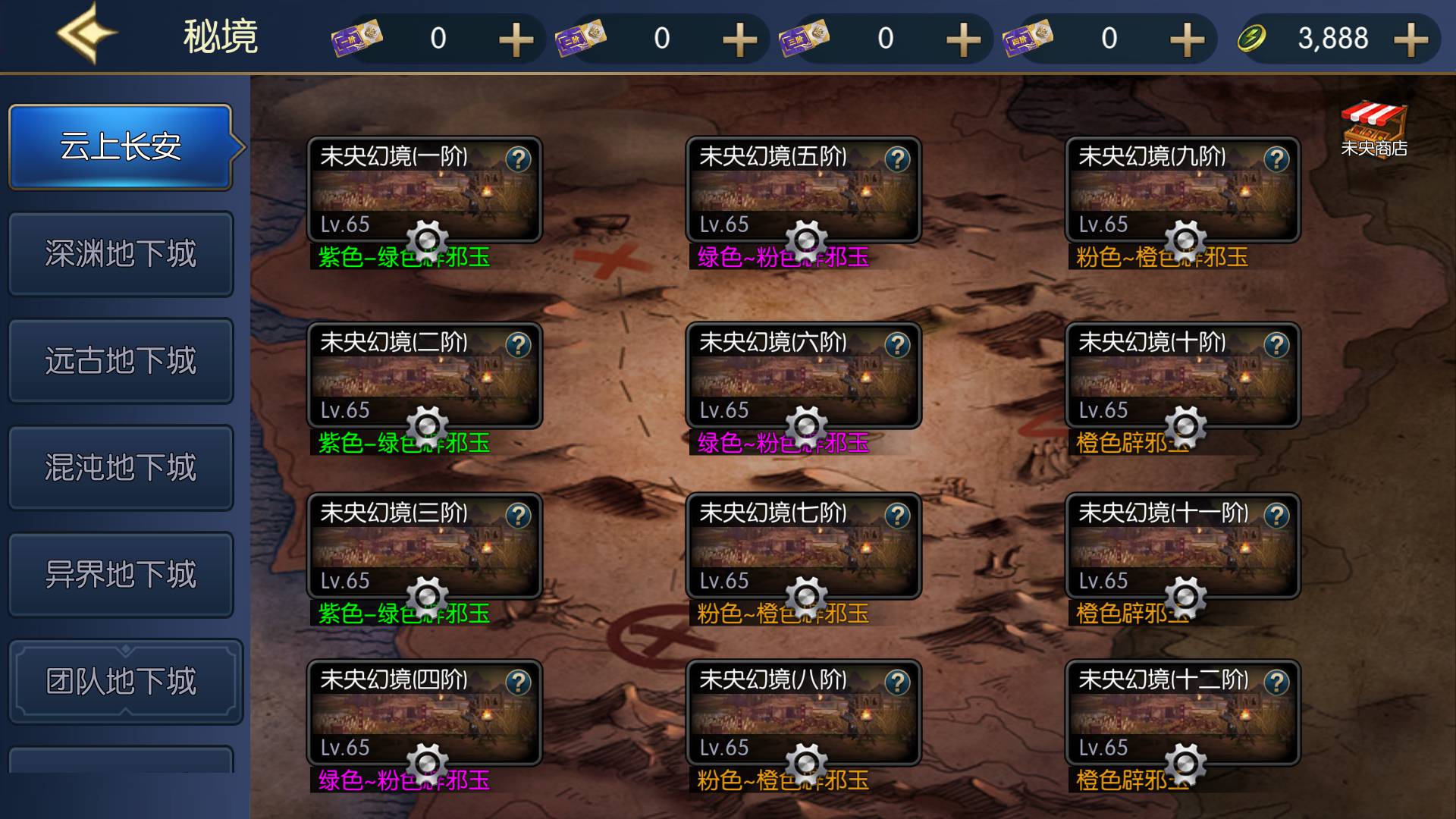1456x819 pixels.
Task: Open the 未央商店 shop
Action: (x=1373, y=129)
